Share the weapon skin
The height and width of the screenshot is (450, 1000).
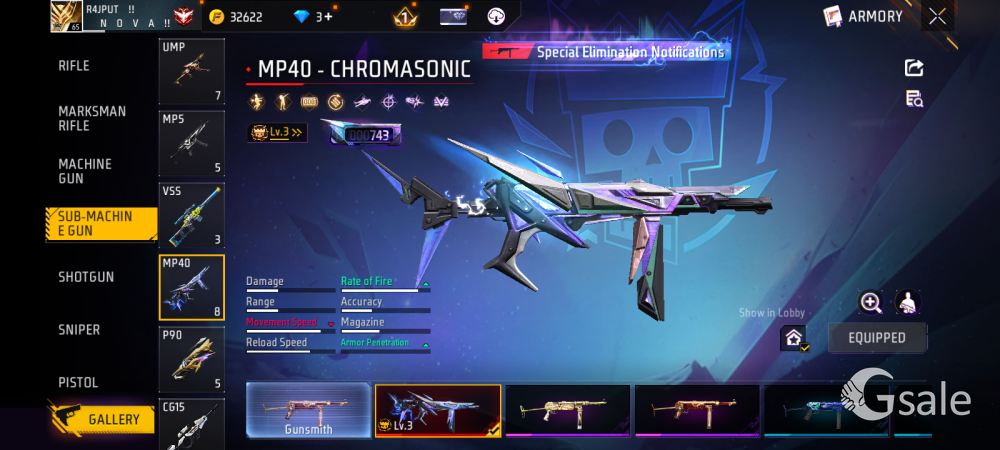tap(914, 68)
